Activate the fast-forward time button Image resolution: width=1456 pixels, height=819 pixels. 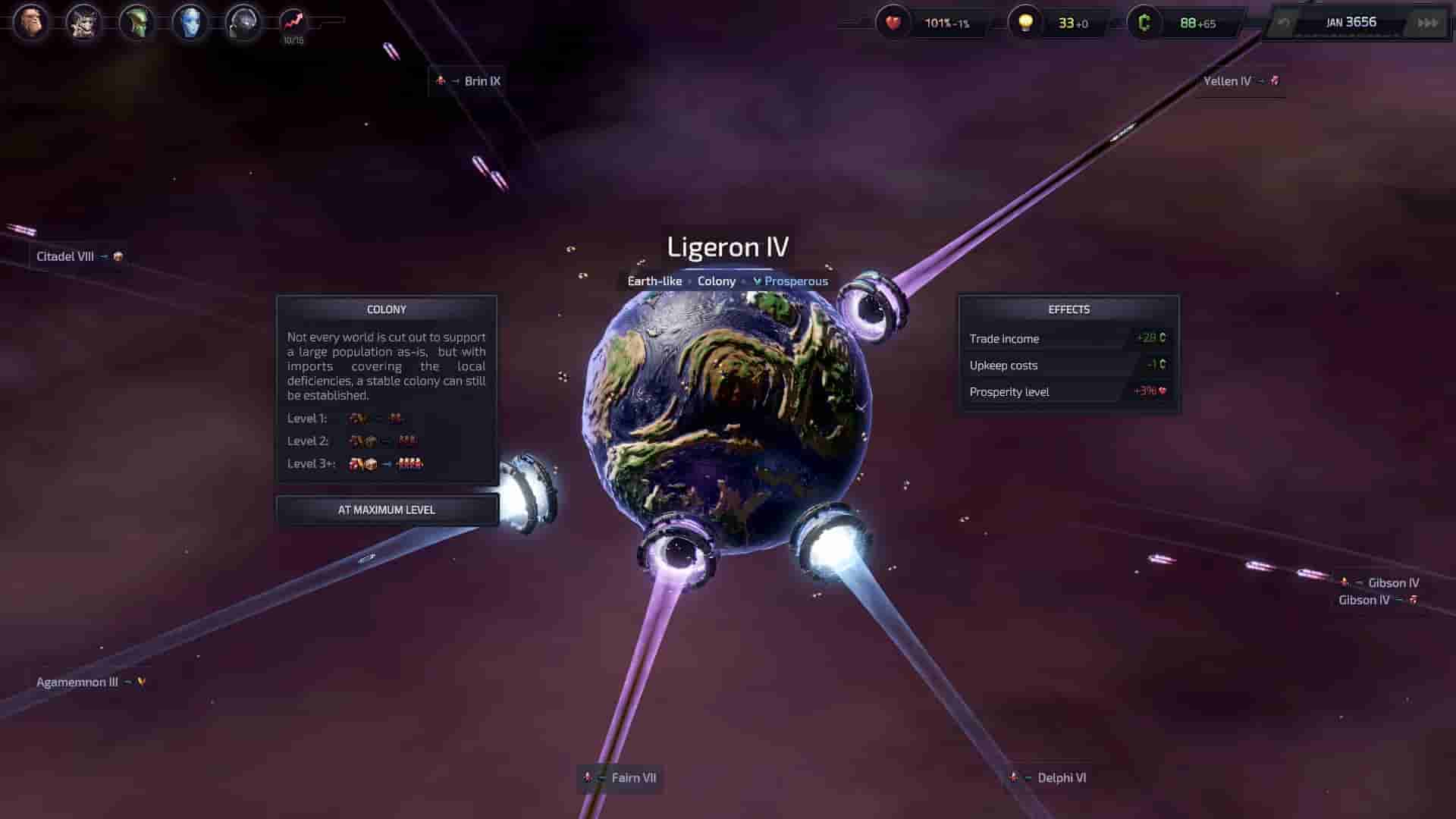click(1427, 23)
